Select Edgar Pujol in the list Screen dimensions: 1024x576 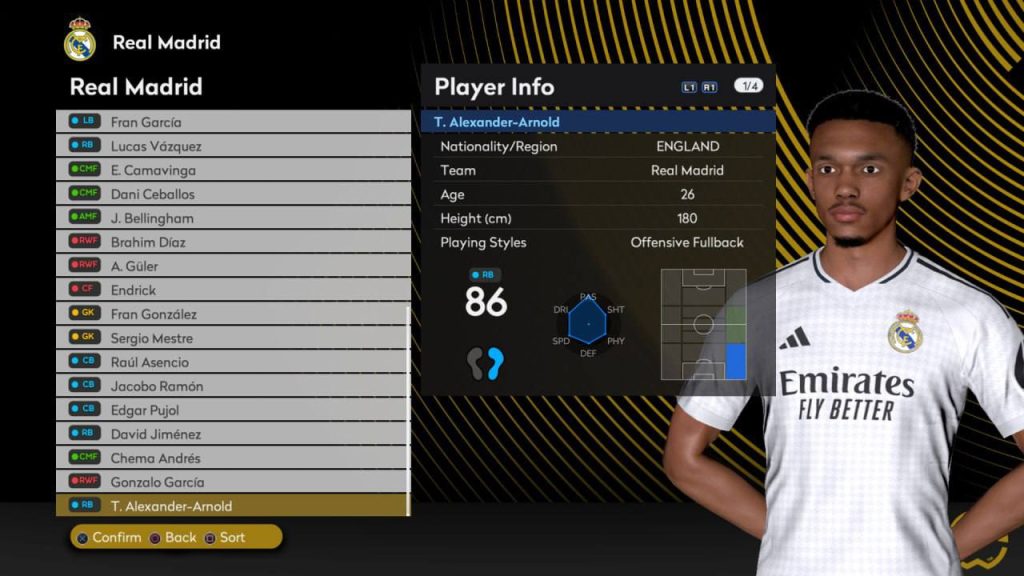pos(233,410)
